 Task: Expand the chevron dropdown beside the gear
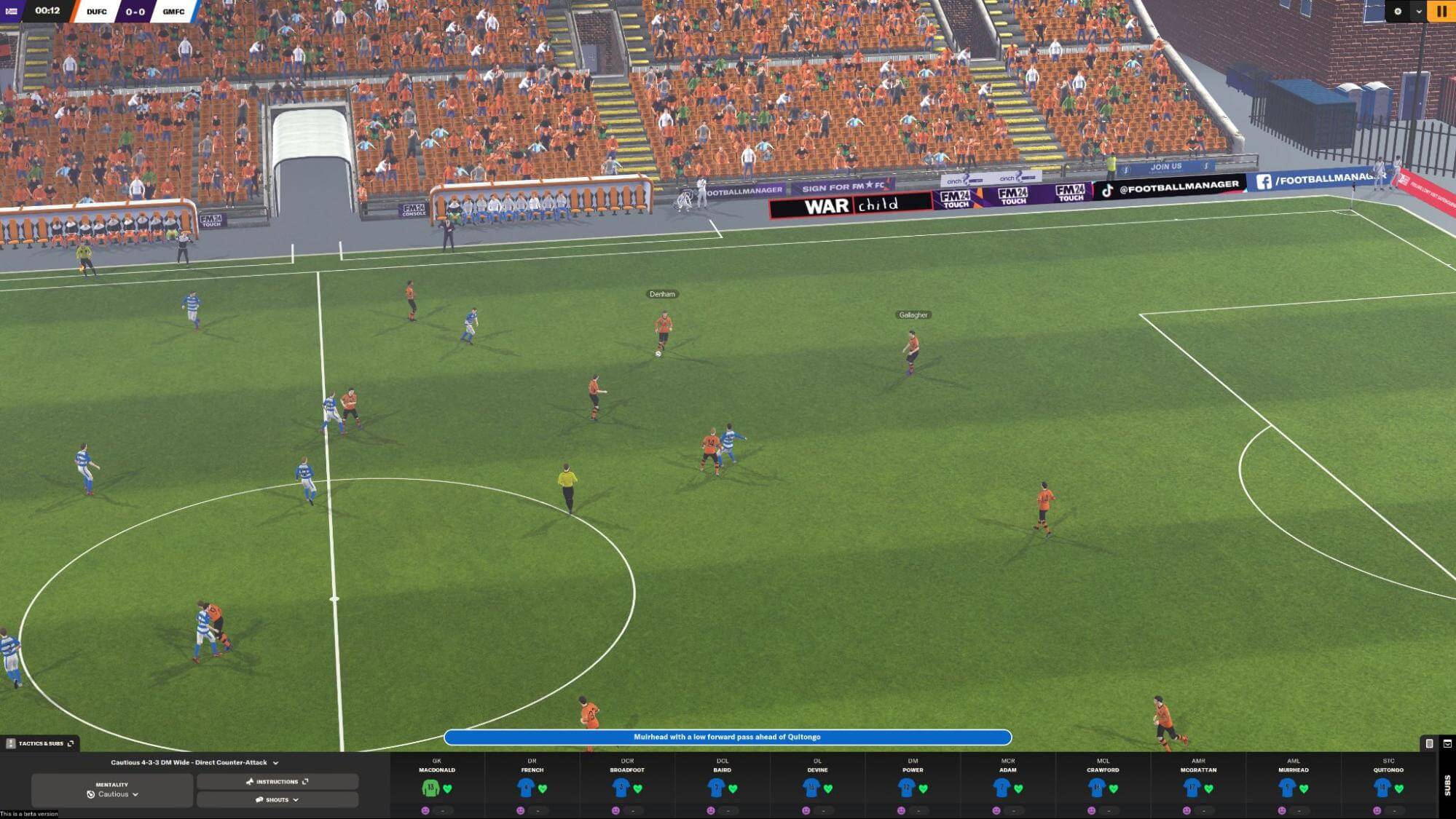pyautogui.click(x=1418, y=11)
